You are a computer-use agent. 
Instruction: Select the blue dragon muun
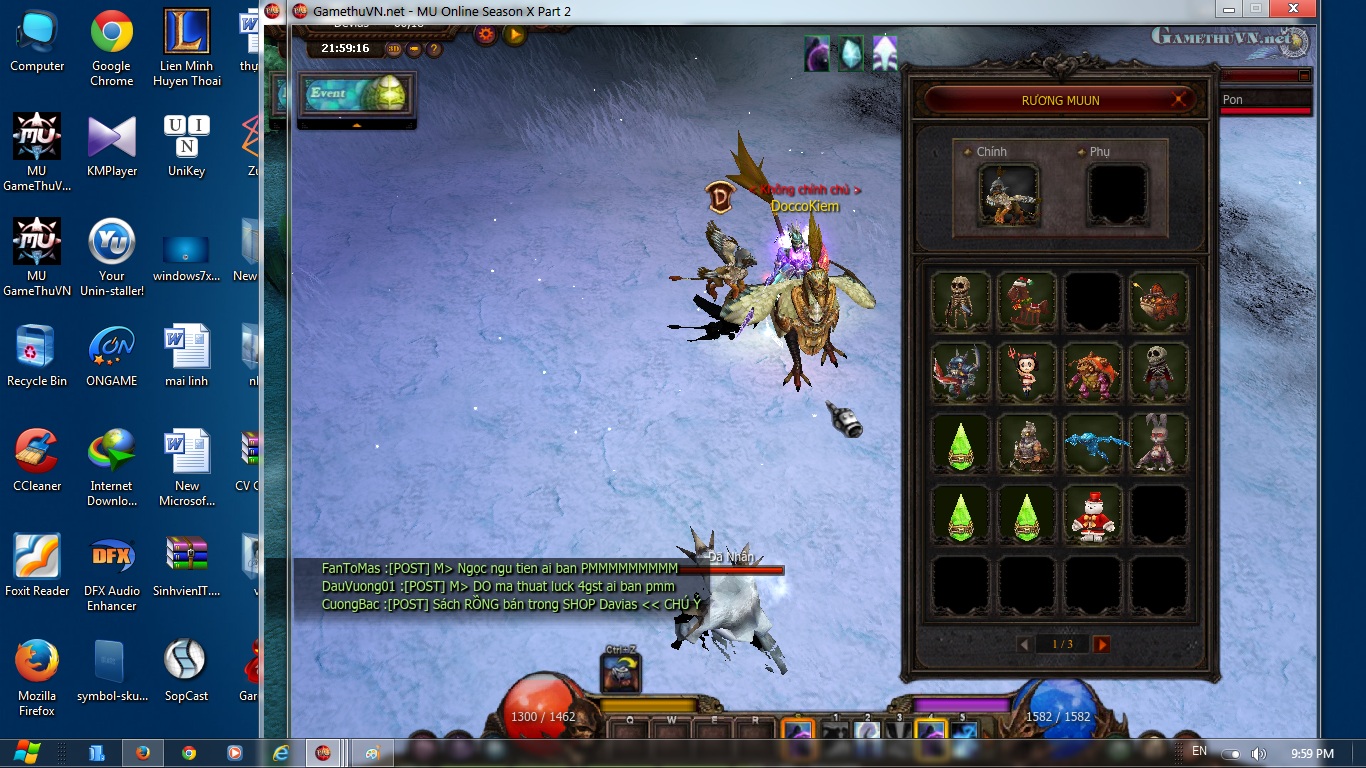click(1092, 443)
